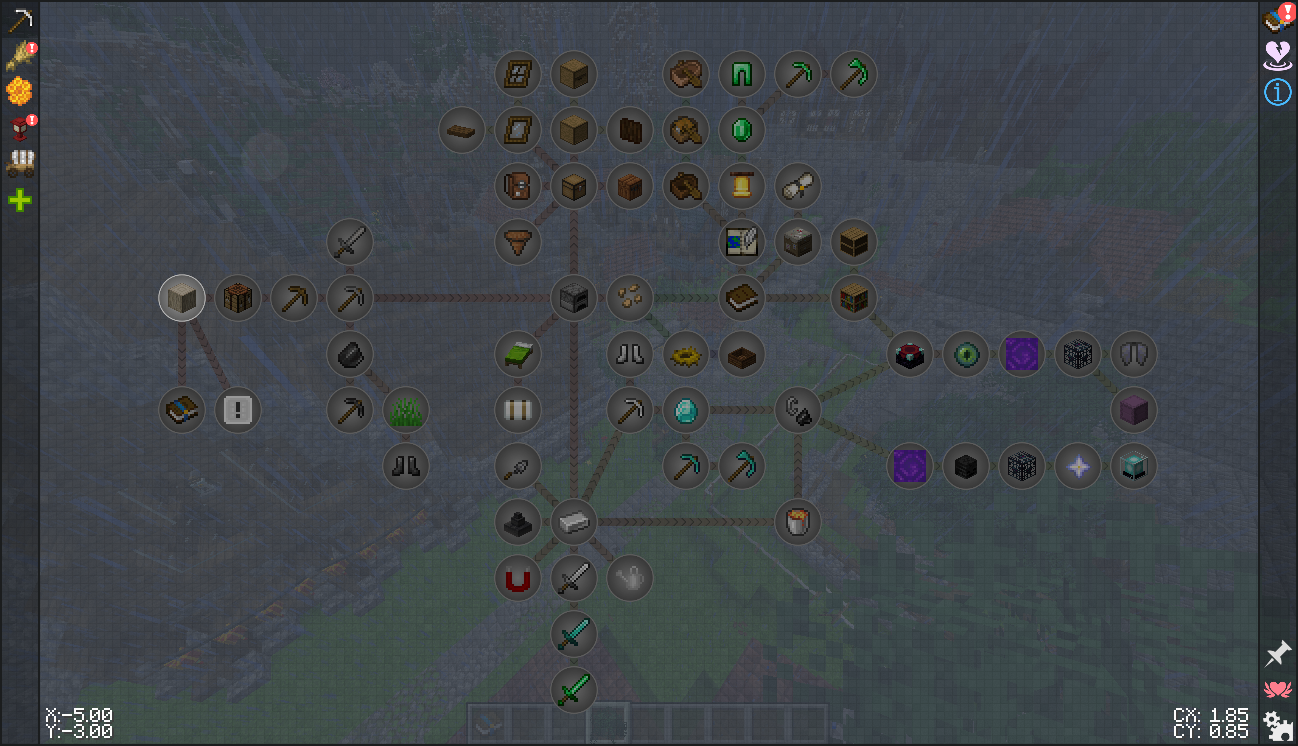Open the lava bucket quest
The height and width of the screenshot is (746, 1298).
tap(798, 522)
